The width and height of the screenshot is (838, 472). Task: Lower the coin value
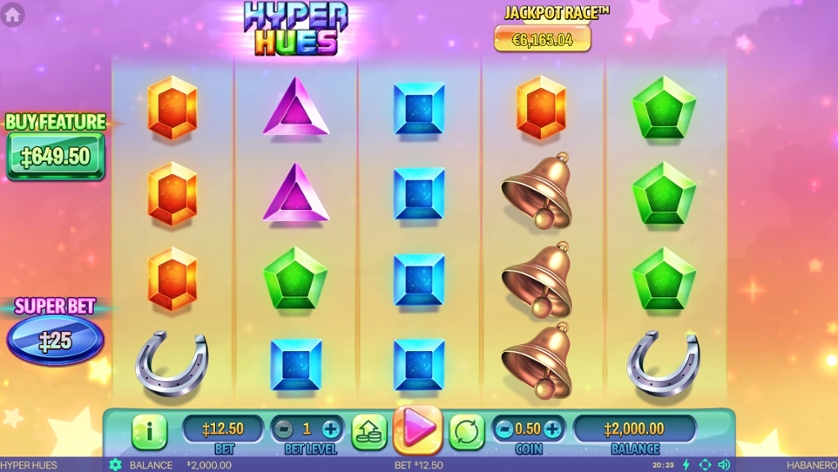[x=505, y=429]
